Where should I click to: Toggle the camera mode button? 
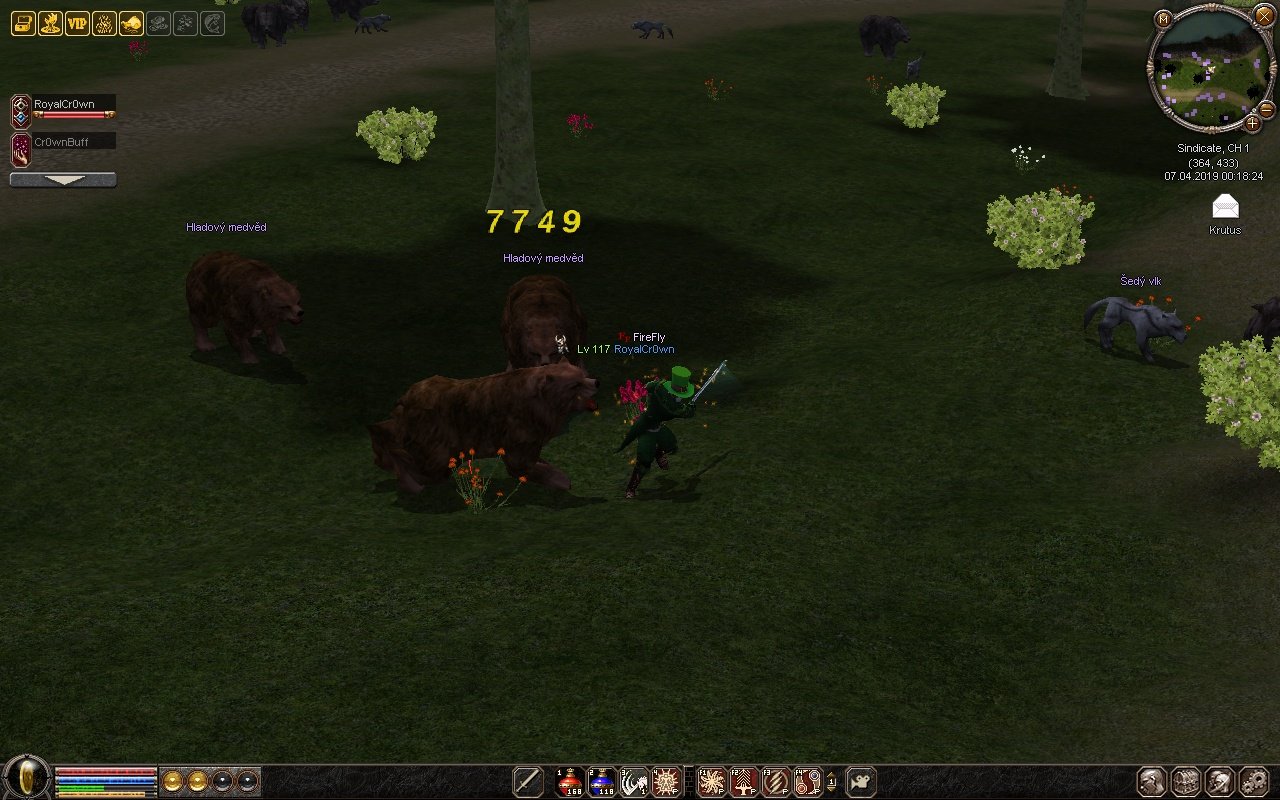(x=861, y=781)
